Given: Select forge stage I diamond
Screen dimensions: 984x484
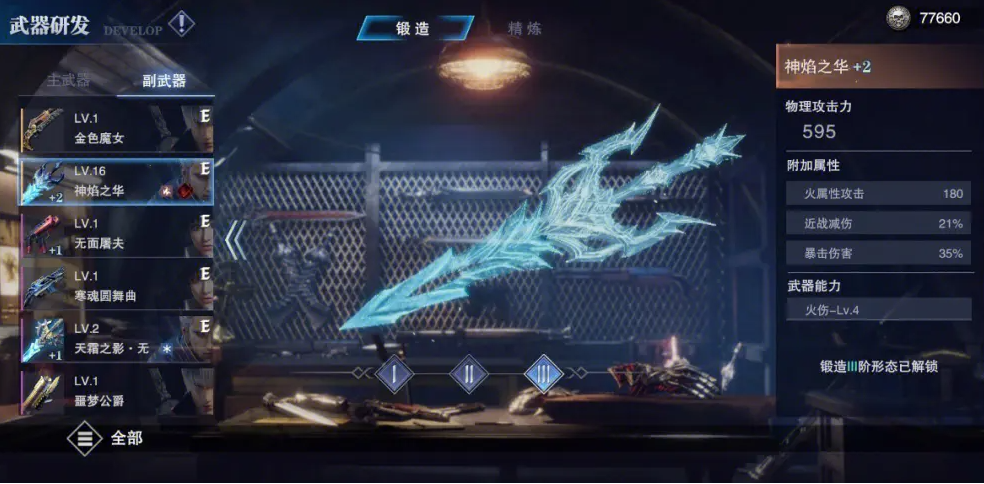Looking at the screenshot, I should pyautogui.click(x=394, y=375).
